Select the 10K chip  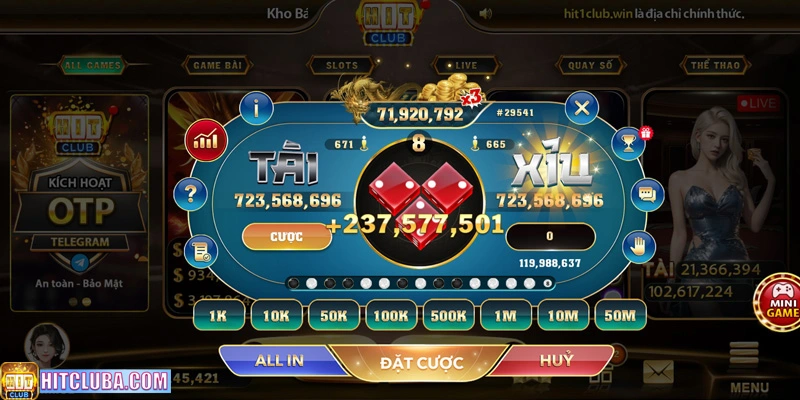coord(275,315)
